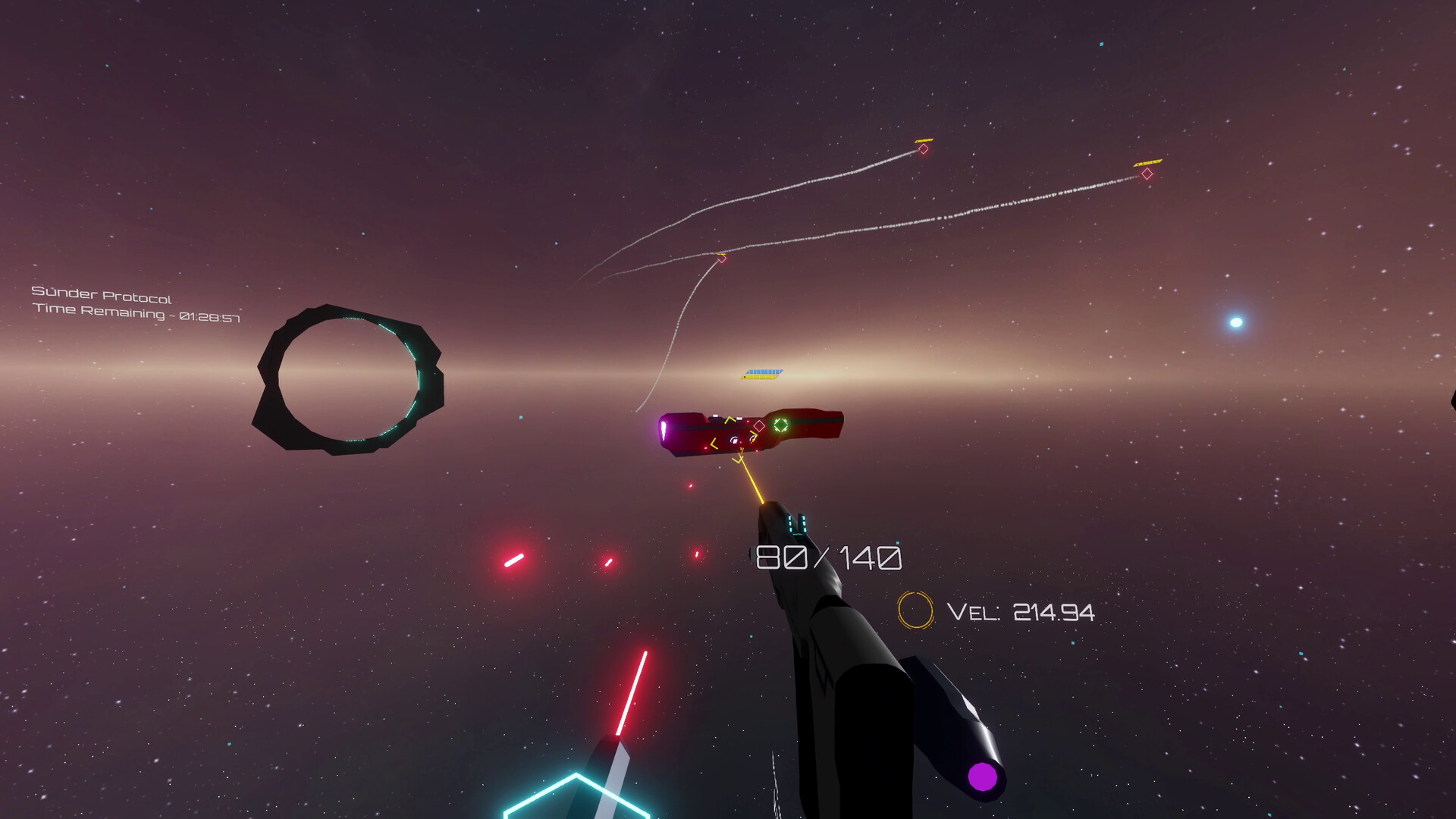Click the bright blue star on the right
The width and height of the screenshot is (1456, 819).
(1235, 323)
